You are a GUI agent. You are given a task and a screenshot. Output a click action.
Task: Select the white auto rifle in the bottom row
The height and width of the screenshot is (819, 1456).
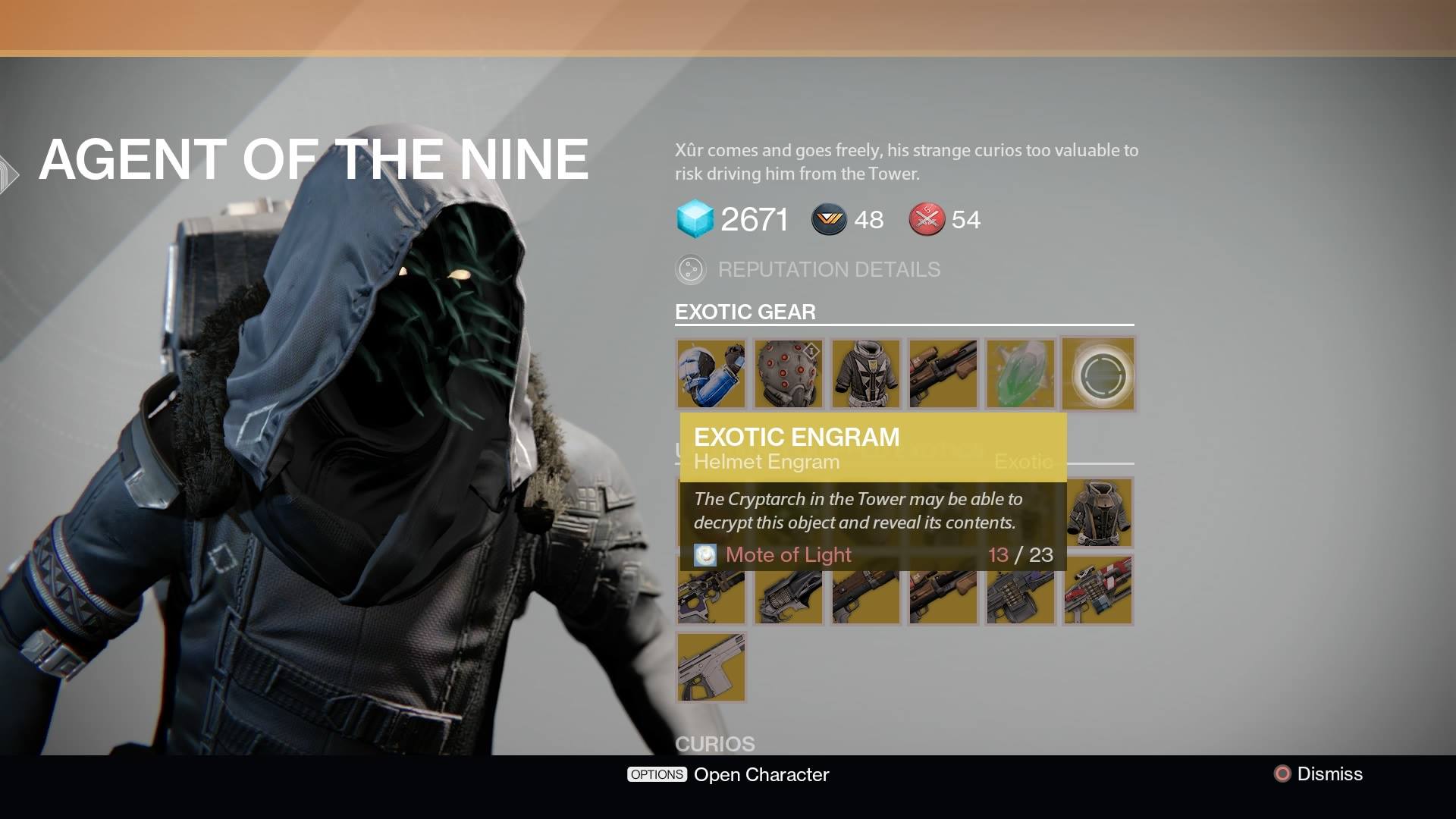pos(711,667)
